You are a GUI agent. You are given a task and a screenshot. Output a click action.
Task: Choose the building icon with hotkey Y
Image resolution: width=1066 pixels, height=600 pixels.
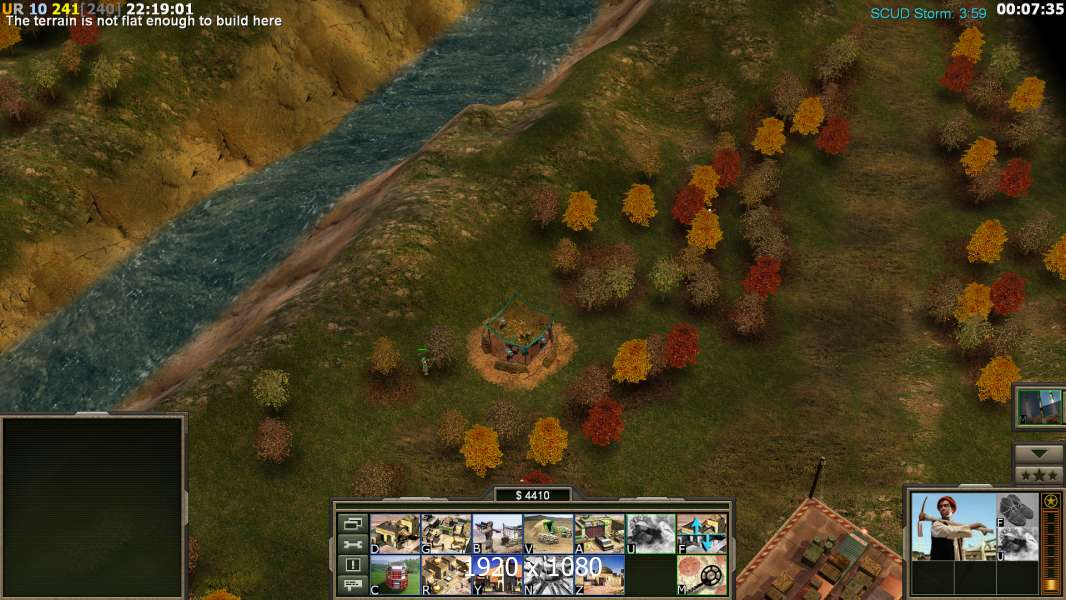click(x=497, y=575)
